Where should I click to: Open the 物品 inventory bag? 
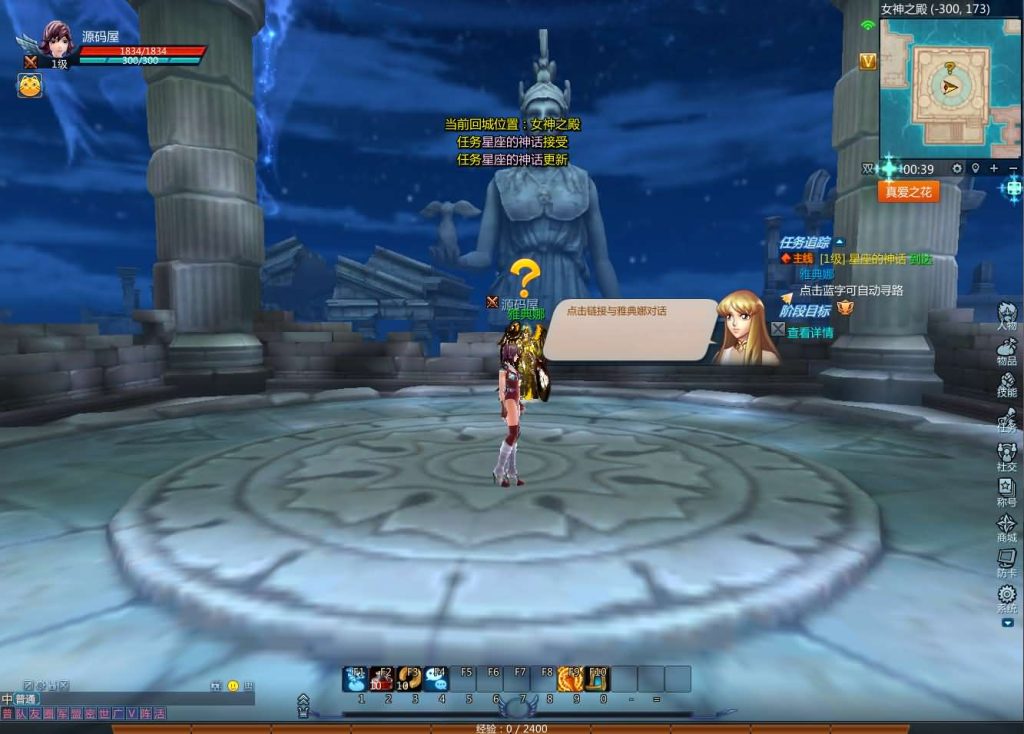click(1006, 348)
